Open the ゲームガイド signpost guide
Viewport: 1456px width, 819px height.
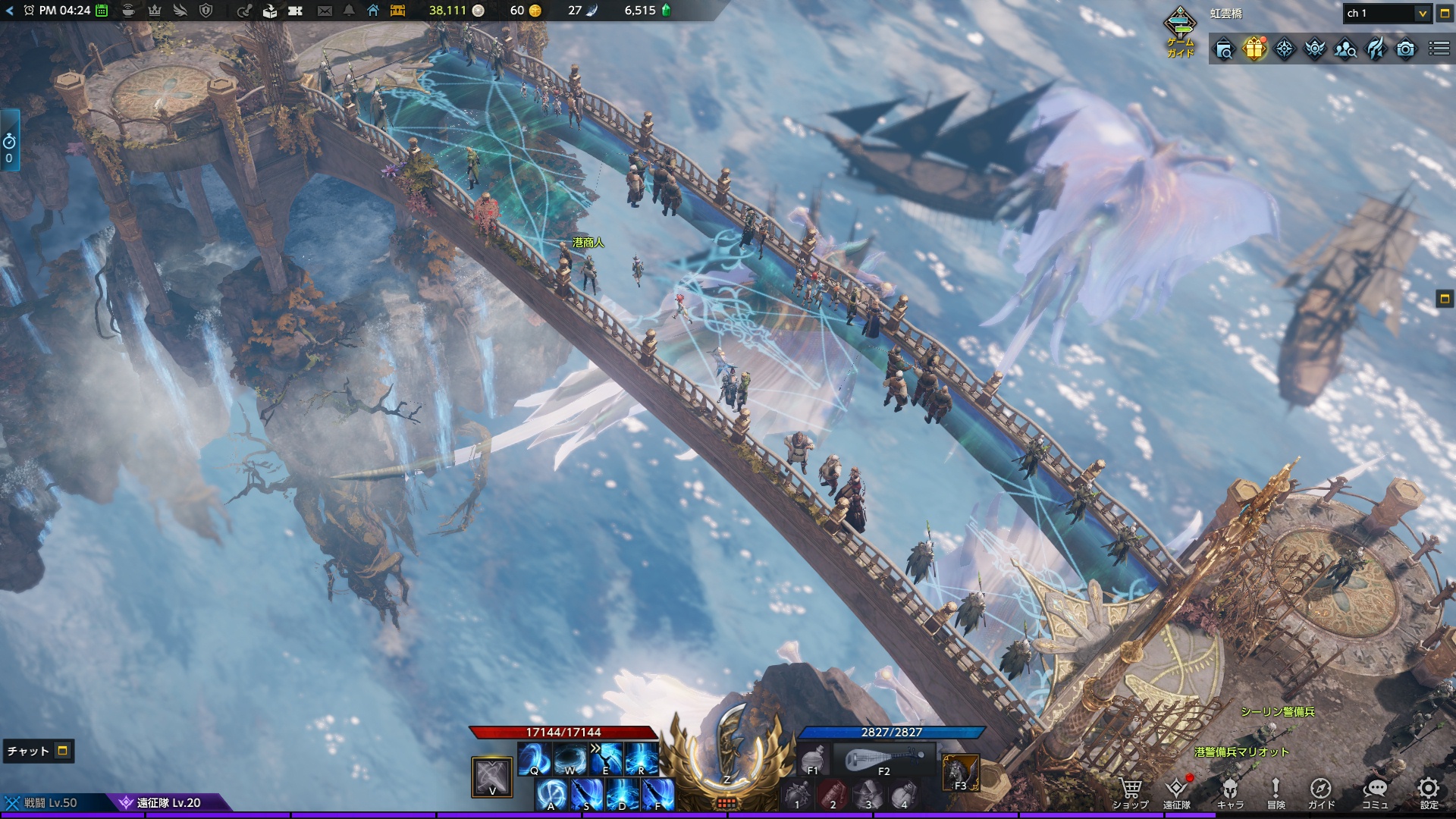coord(1181,32)
